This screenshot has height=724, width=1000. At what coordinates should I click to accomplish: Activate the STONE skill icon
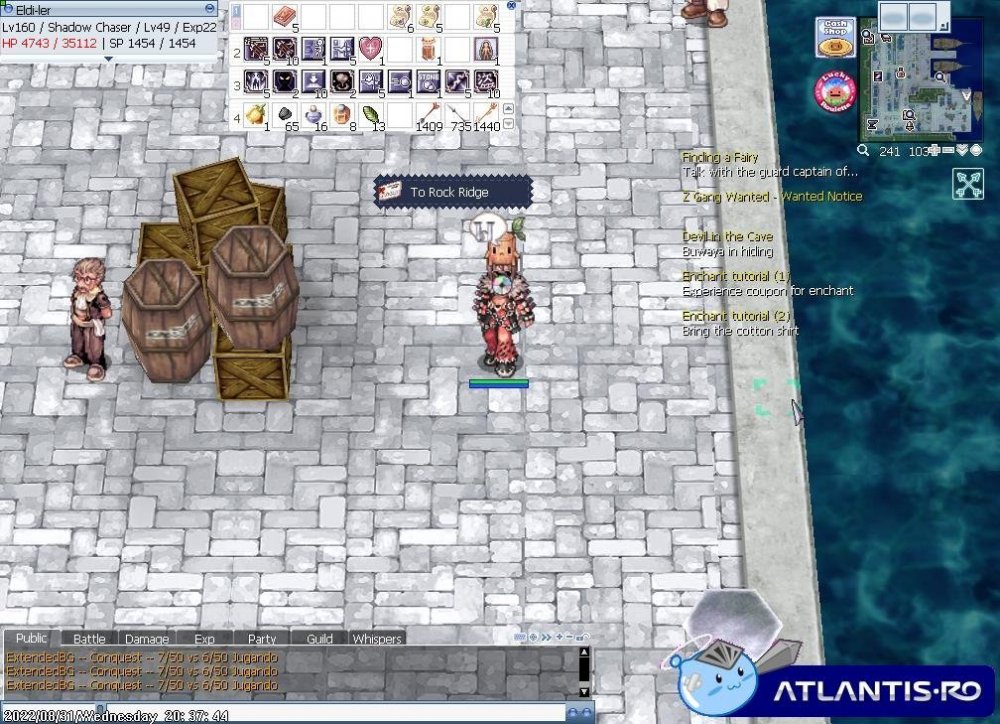(428, 81)
